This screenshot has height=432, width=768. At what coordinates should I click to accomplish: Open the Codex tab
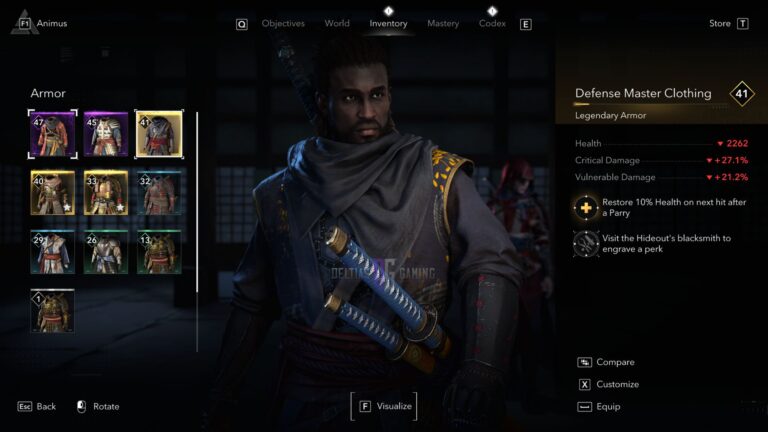click(492, 23)
